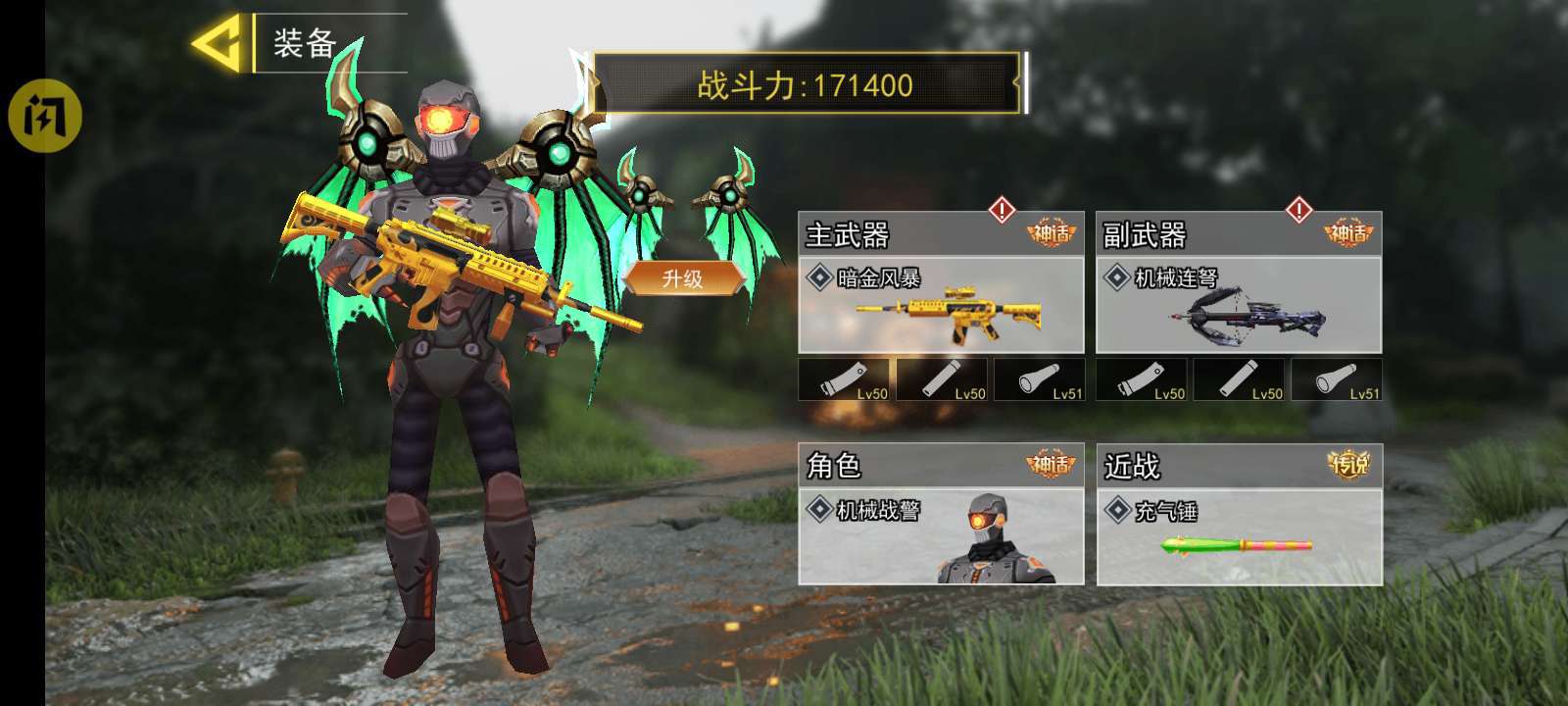
Task: Select the 暗金风暴 primary weapon slot
Action: tap(941, 305)
